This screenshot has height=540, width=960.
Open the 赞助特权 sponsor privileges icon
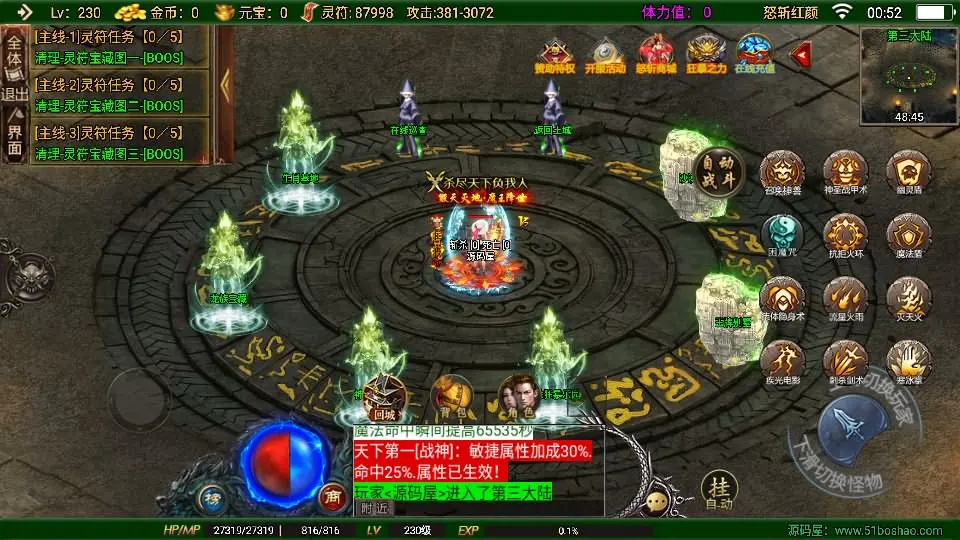556,55
